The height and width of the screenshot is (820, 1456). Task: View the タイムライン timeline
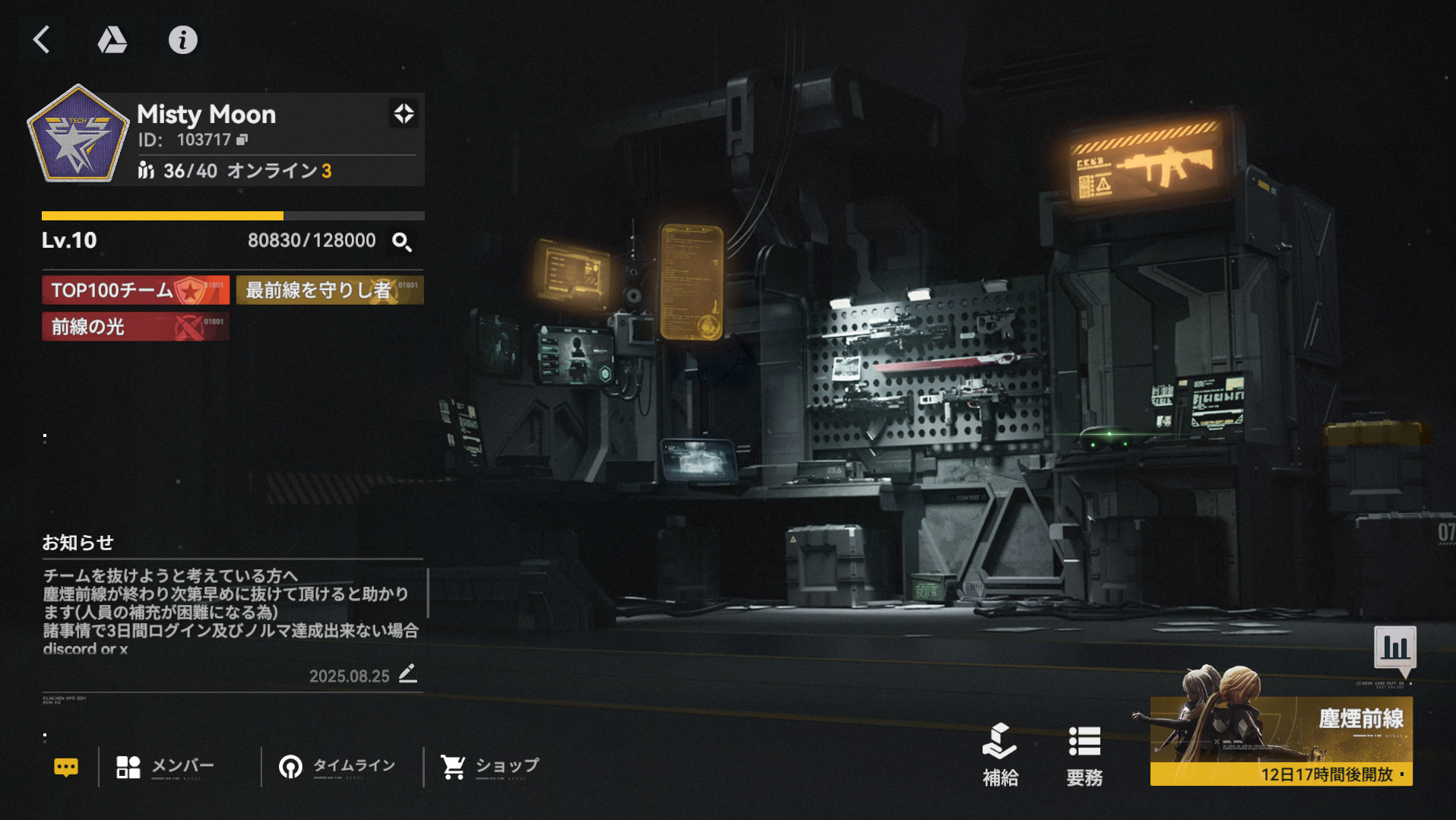(337, 767)
